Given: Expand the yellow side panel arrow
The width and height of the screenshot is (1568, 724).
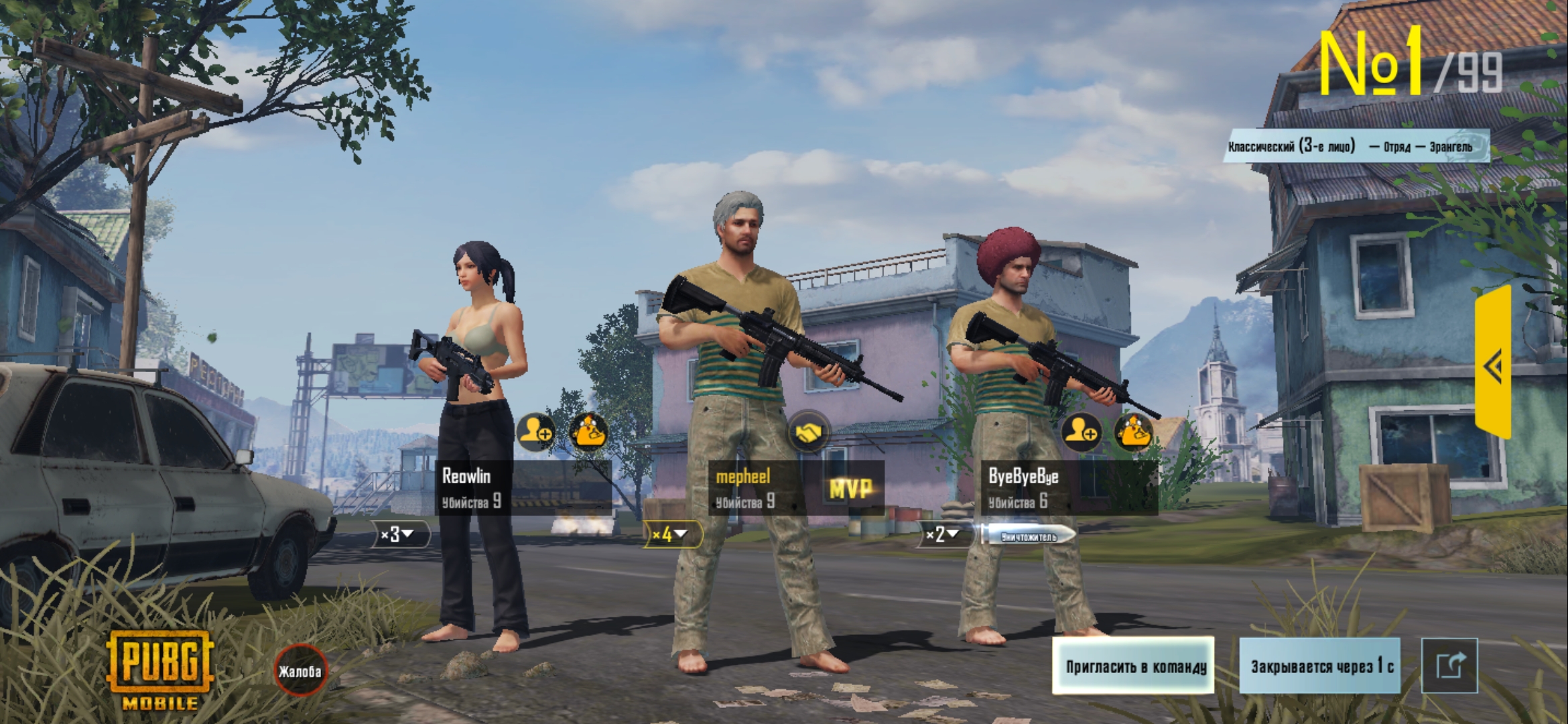Looking at the screenshot, I should (x=1494, y=365).
